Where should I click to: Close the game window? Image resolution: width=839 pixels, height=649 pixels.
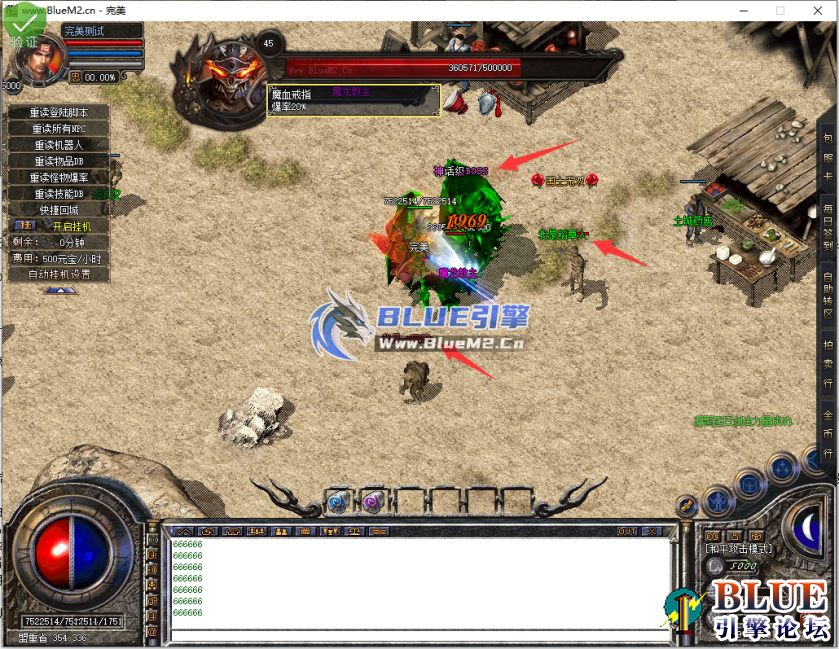[x=816, y=10]
